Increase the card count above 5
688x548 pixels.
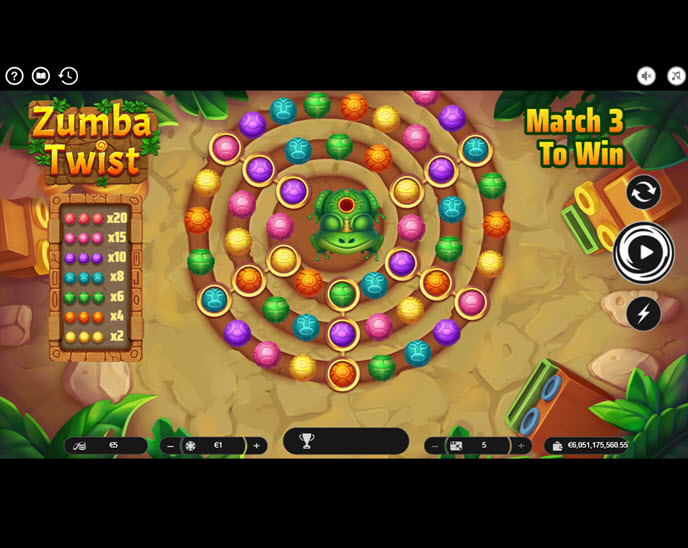pos(521,446)
